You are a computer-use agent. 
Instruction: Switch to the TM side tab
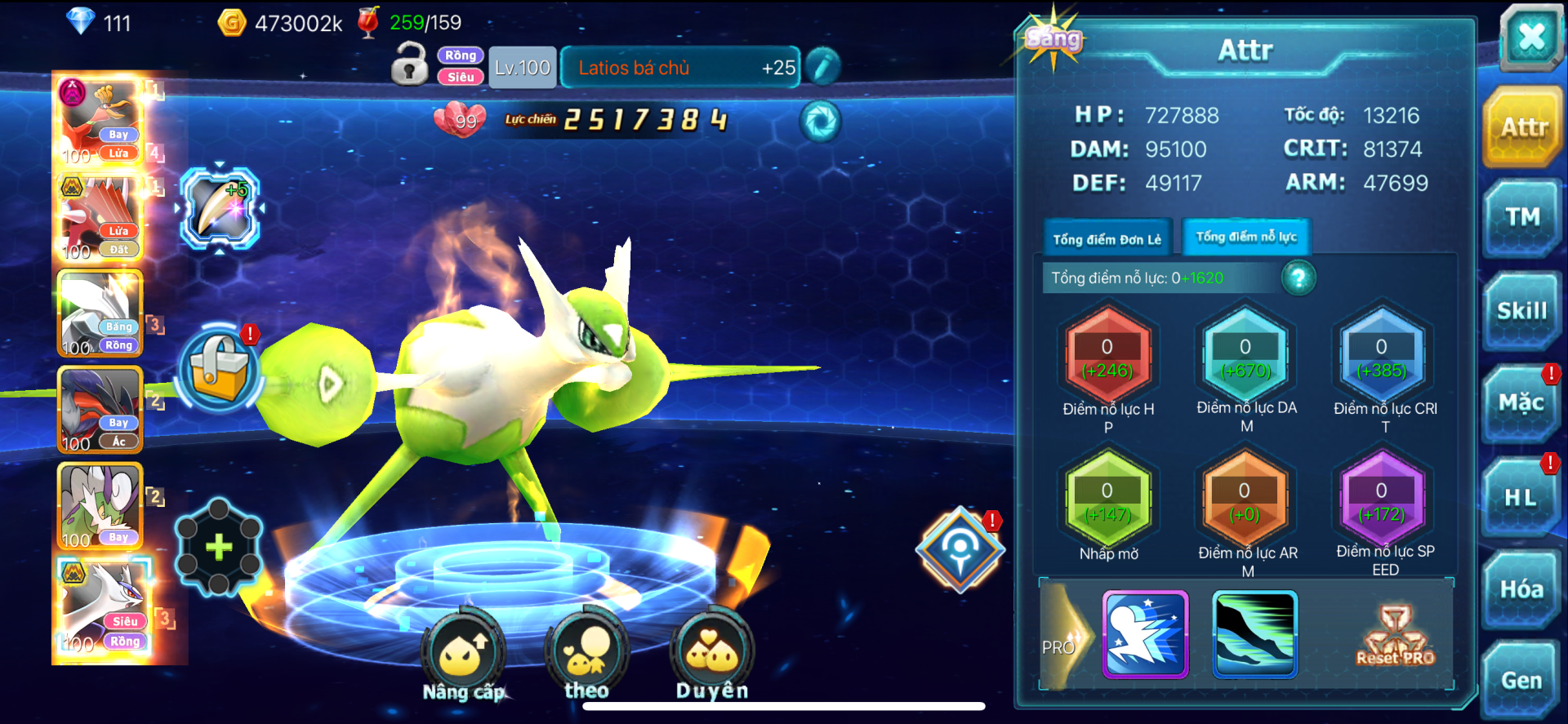pyautogui.click(x=1522, y=217)
